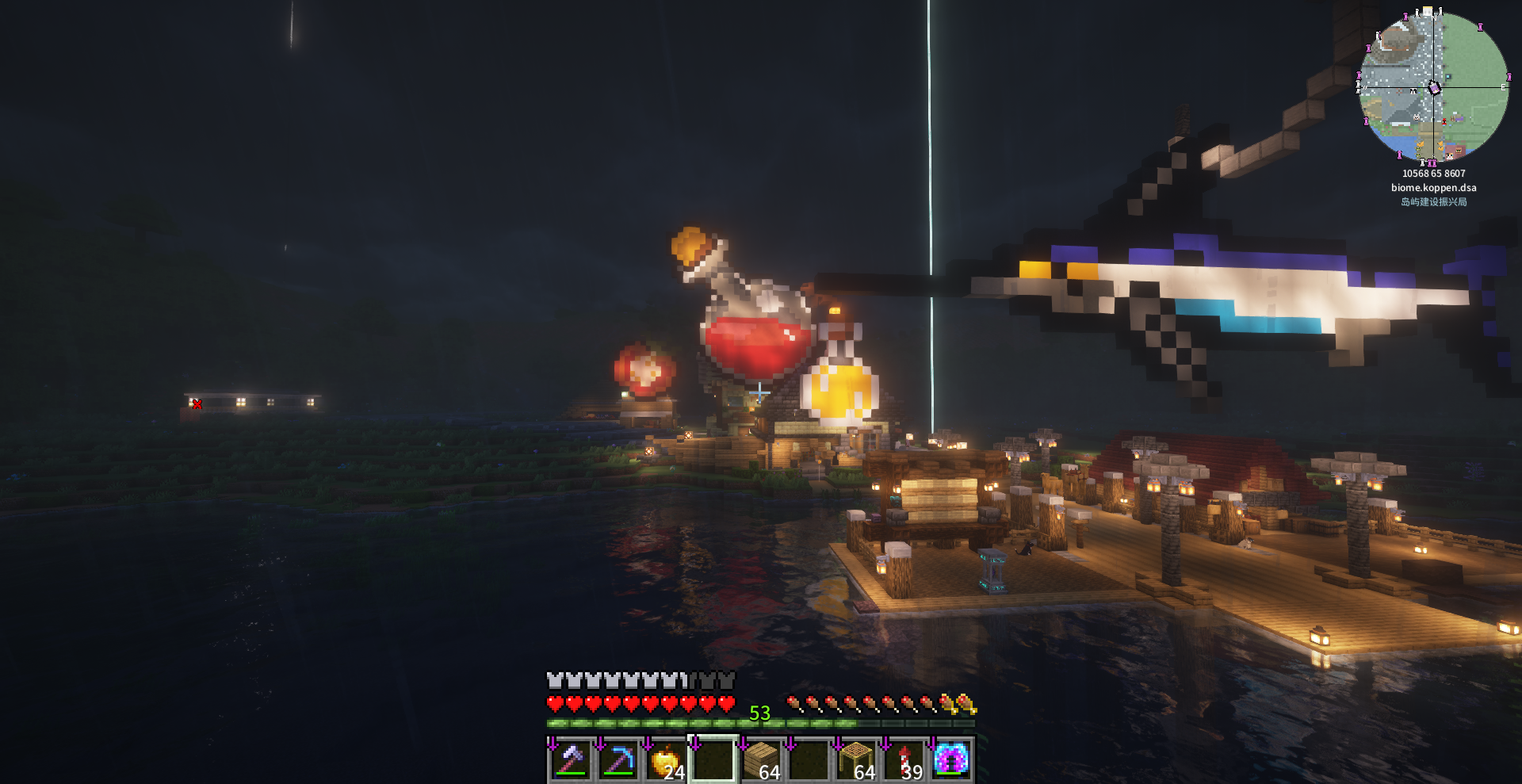This screenshot has width=1522, height=784.
Task: Pick the bamboo scaffolding hotbar slot
Action: click(x=856, y=761)
